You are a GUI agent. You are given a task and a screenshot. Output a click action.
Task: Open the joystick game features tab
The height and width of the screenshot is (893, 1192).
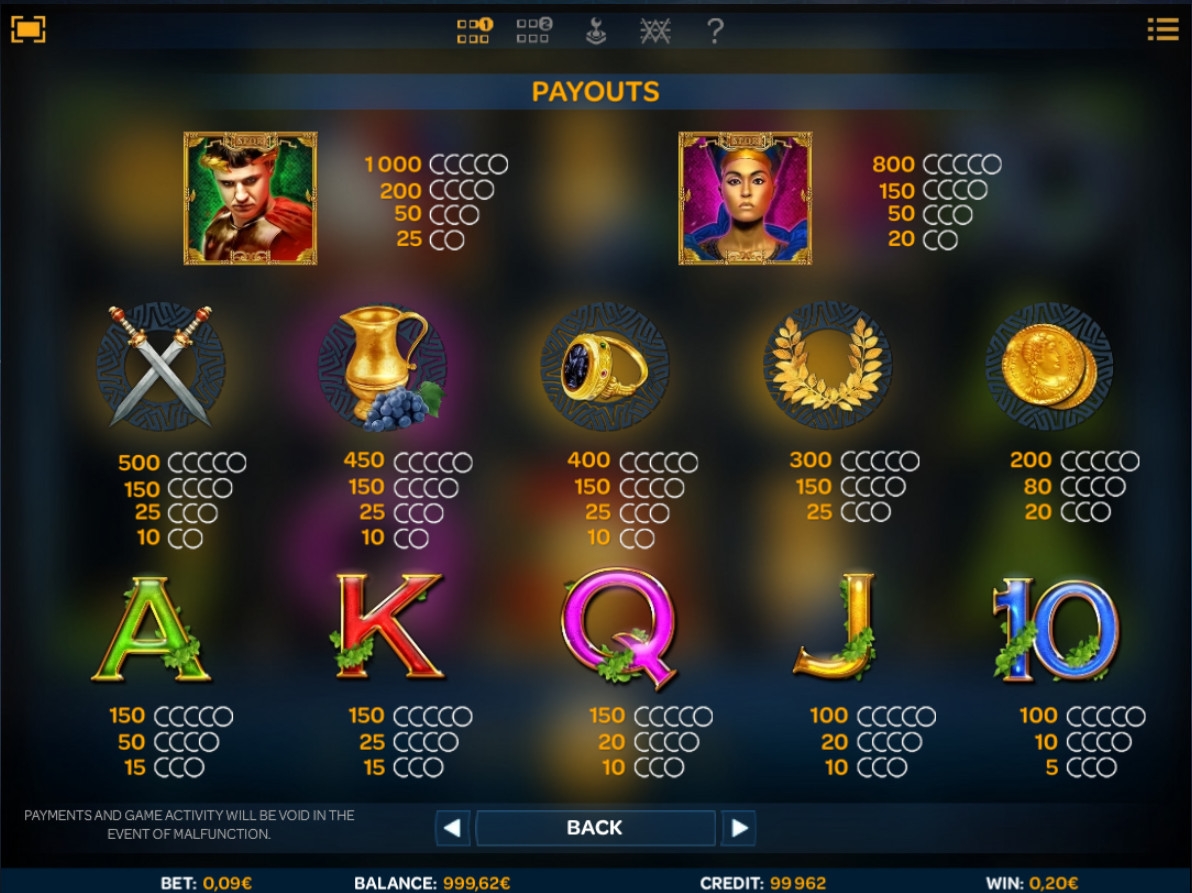coord(596,31)
